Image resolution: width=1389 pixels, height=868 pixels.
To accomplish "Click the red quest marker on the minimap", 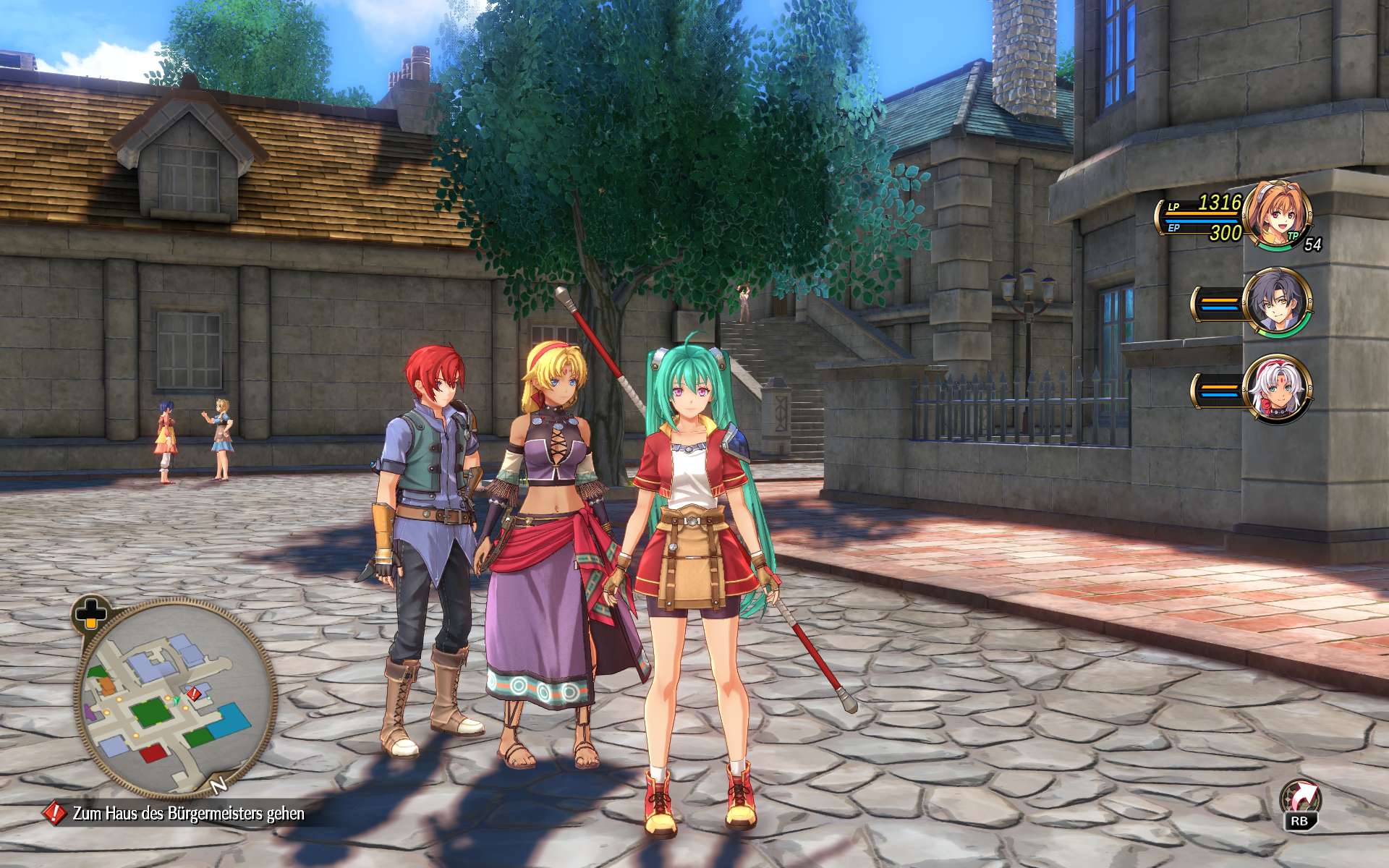I will pos(194,694).
